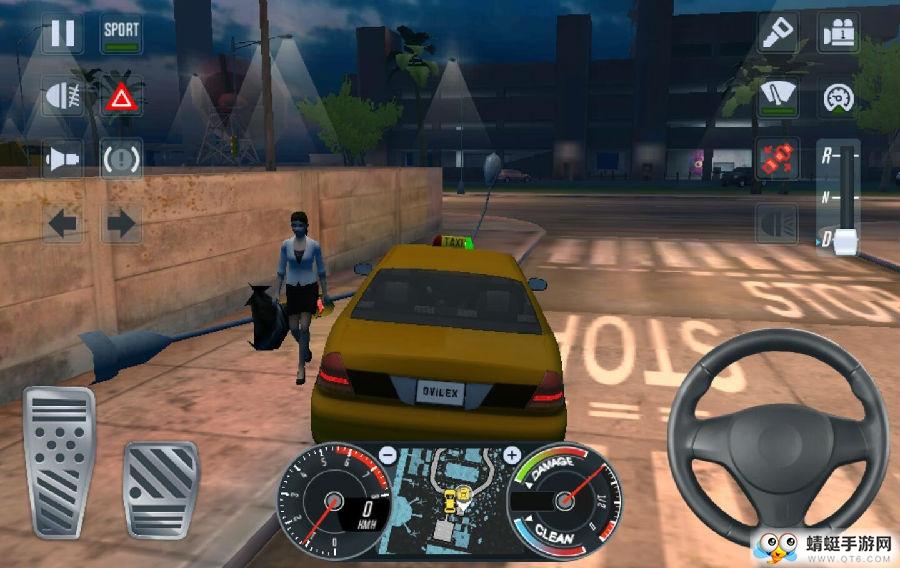
Task: Toggle the dimmed headlight icon
Action: [x=777, y=222]
